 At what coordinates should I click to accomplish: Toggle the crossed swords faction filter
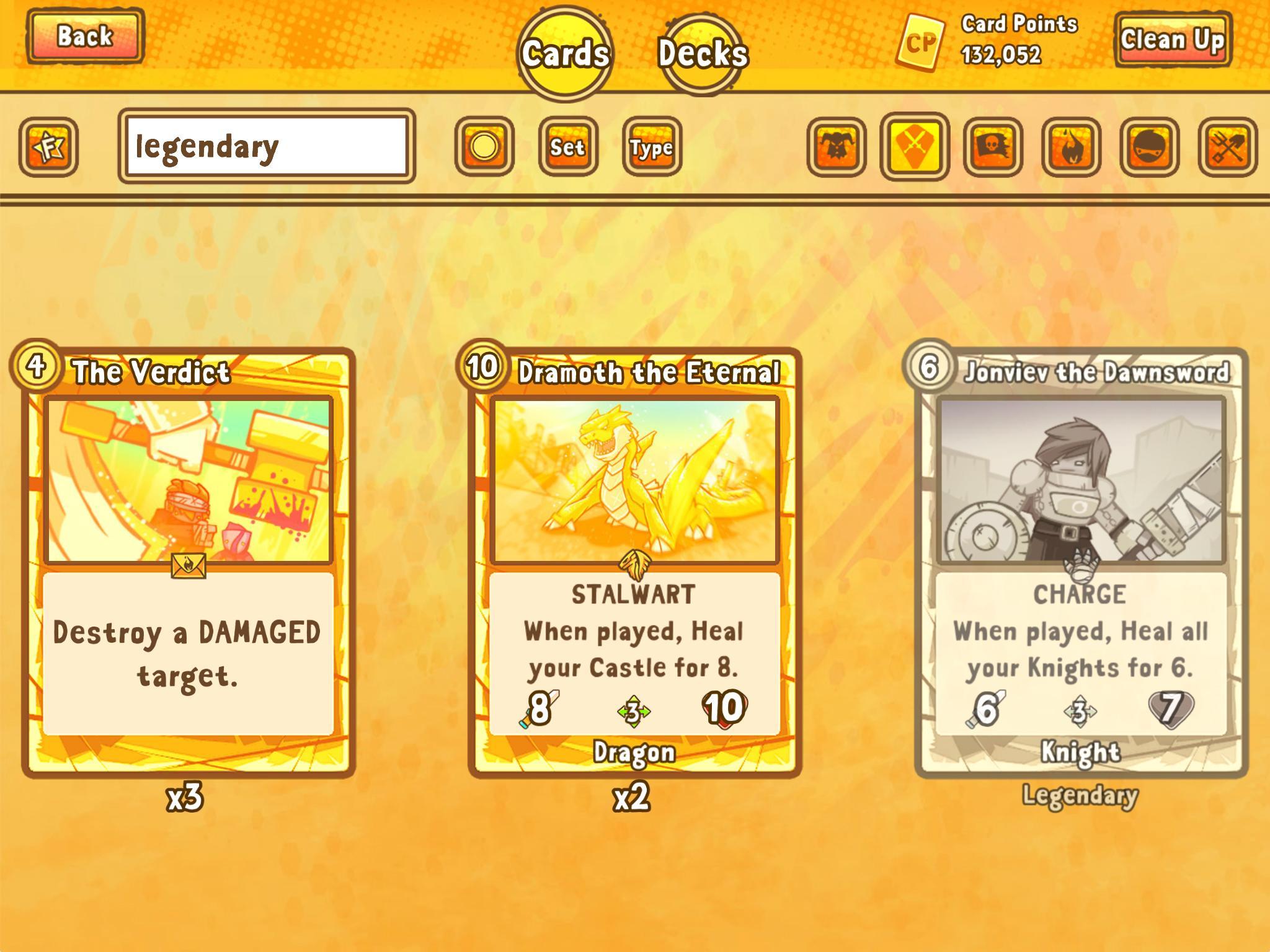(917, 147)
